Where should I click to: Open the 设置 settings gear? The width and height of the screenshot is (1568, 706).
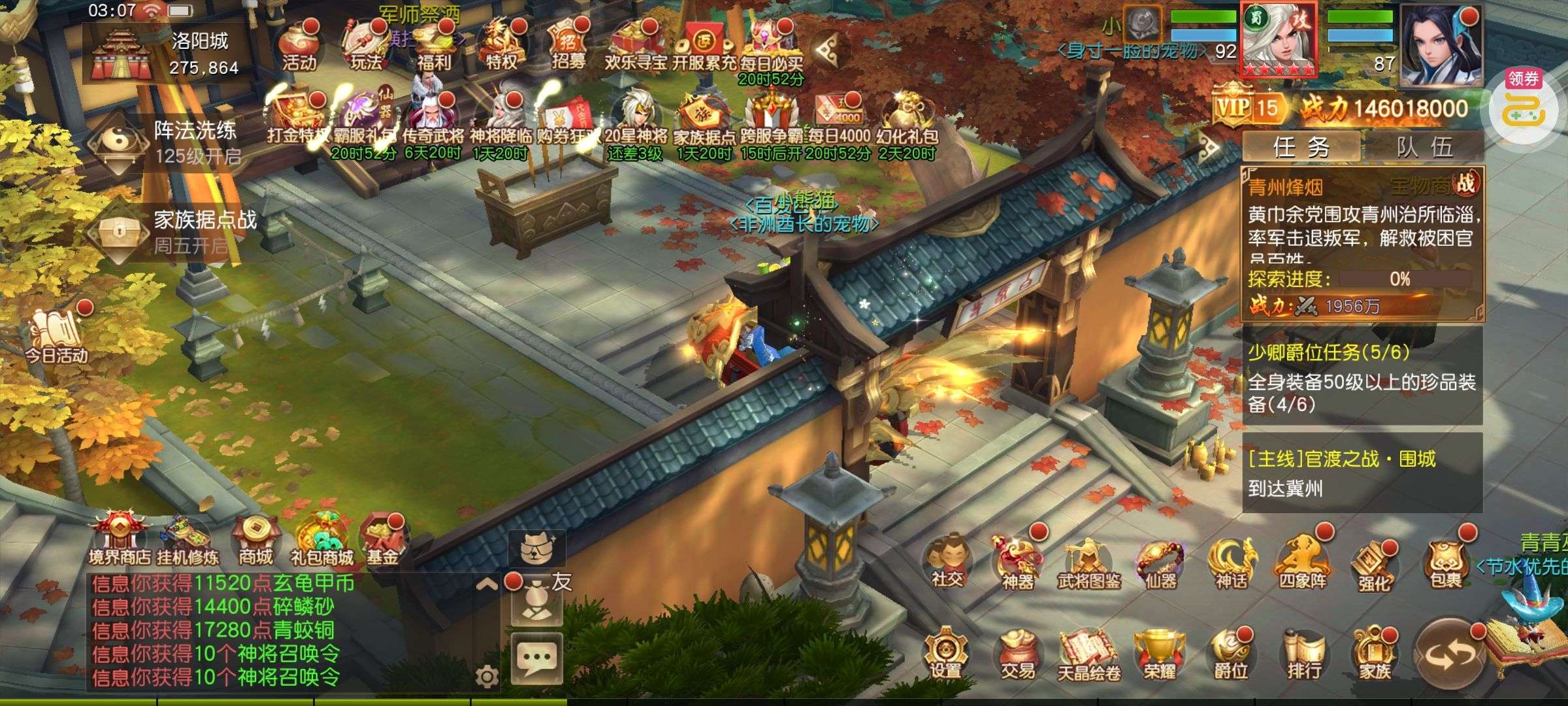click(x=945, y=654)
